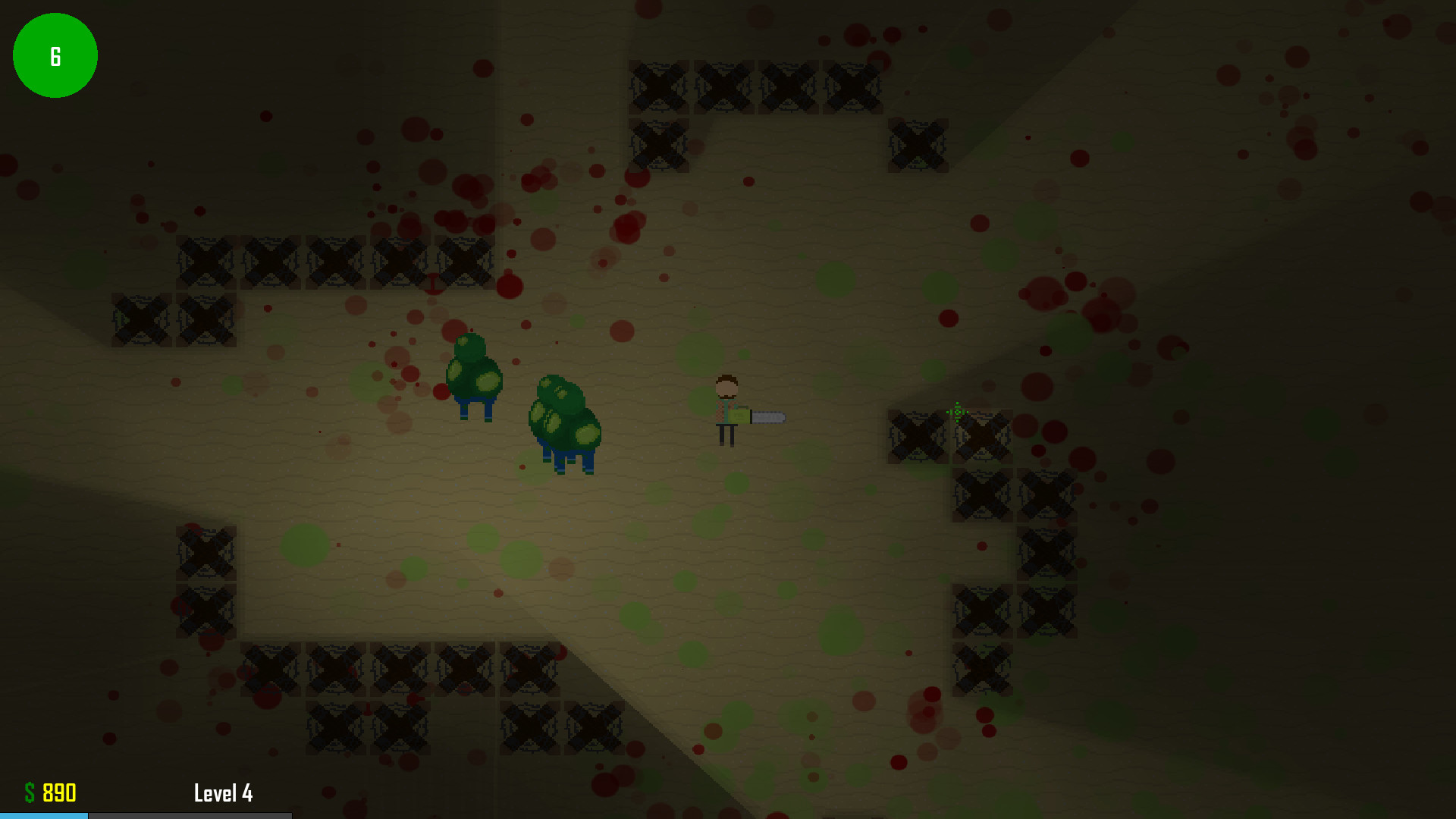Select the lone X crate near the top wall
Screen dimensions: 1456x819
point(918,144)
